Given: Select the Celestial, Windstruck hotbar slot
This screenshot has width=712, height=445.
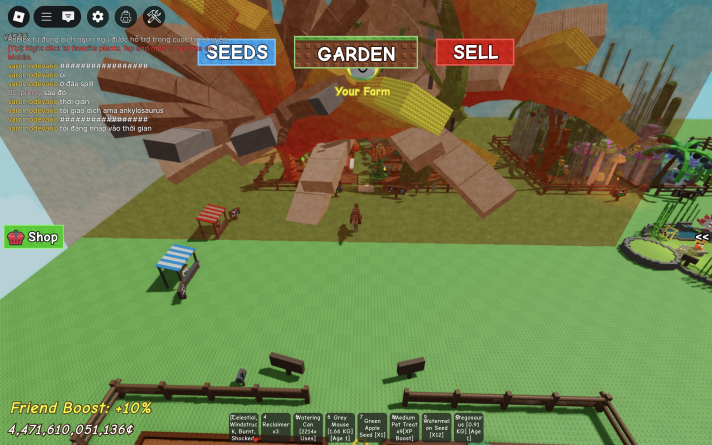Looking at the screenshot, I should (244, 427).
